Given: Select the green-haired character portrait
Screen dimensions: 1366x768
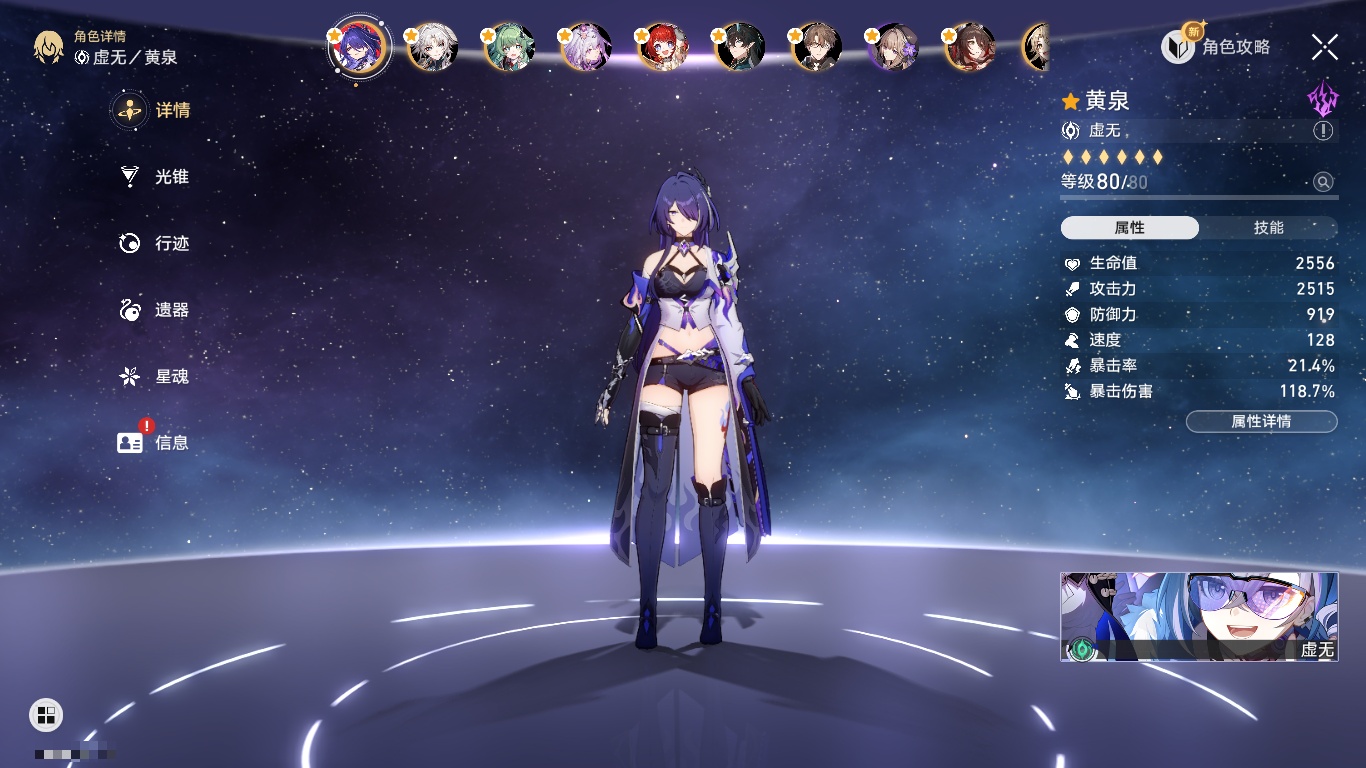Looking at the screenshot, I should click(x=509, y=47).
